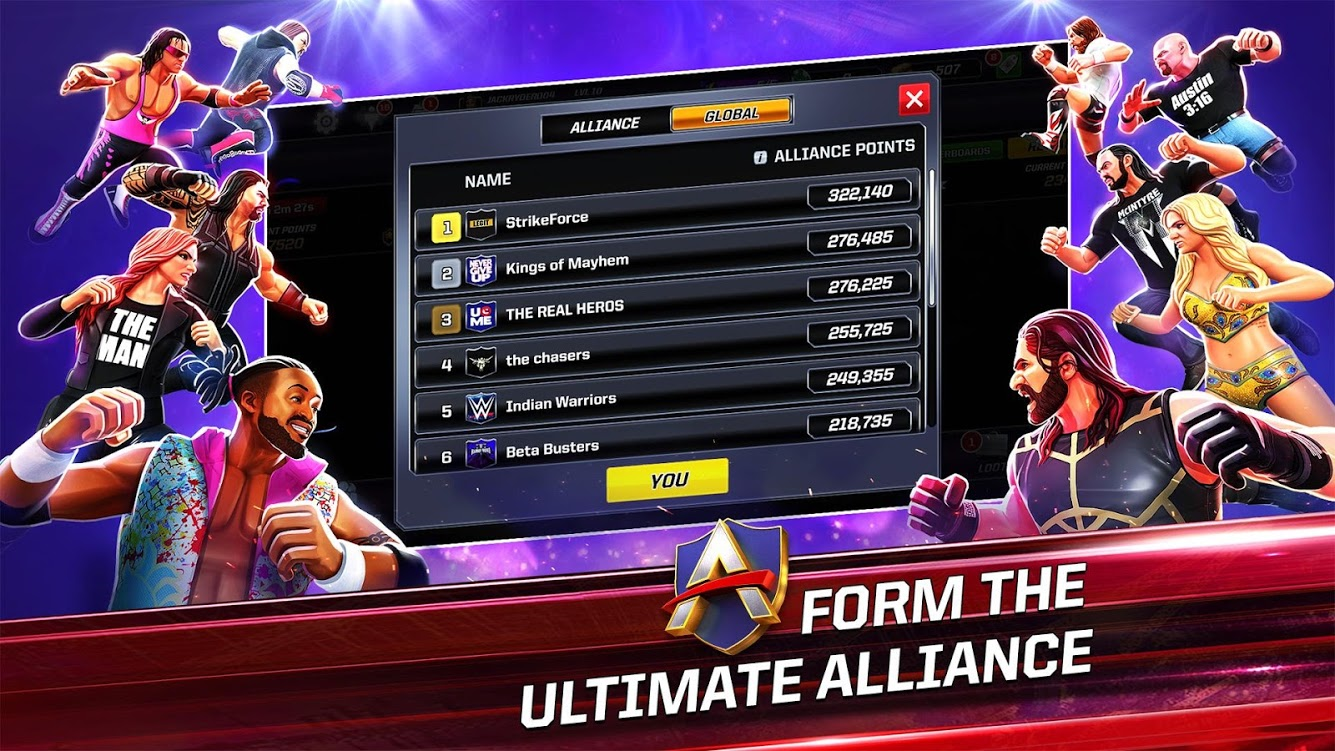Image resolution: width=1335 pixels, height=751 pixels.
Task: Tap THE REAL HEROS' U-C-ME badge
Action: coord(483,315)
